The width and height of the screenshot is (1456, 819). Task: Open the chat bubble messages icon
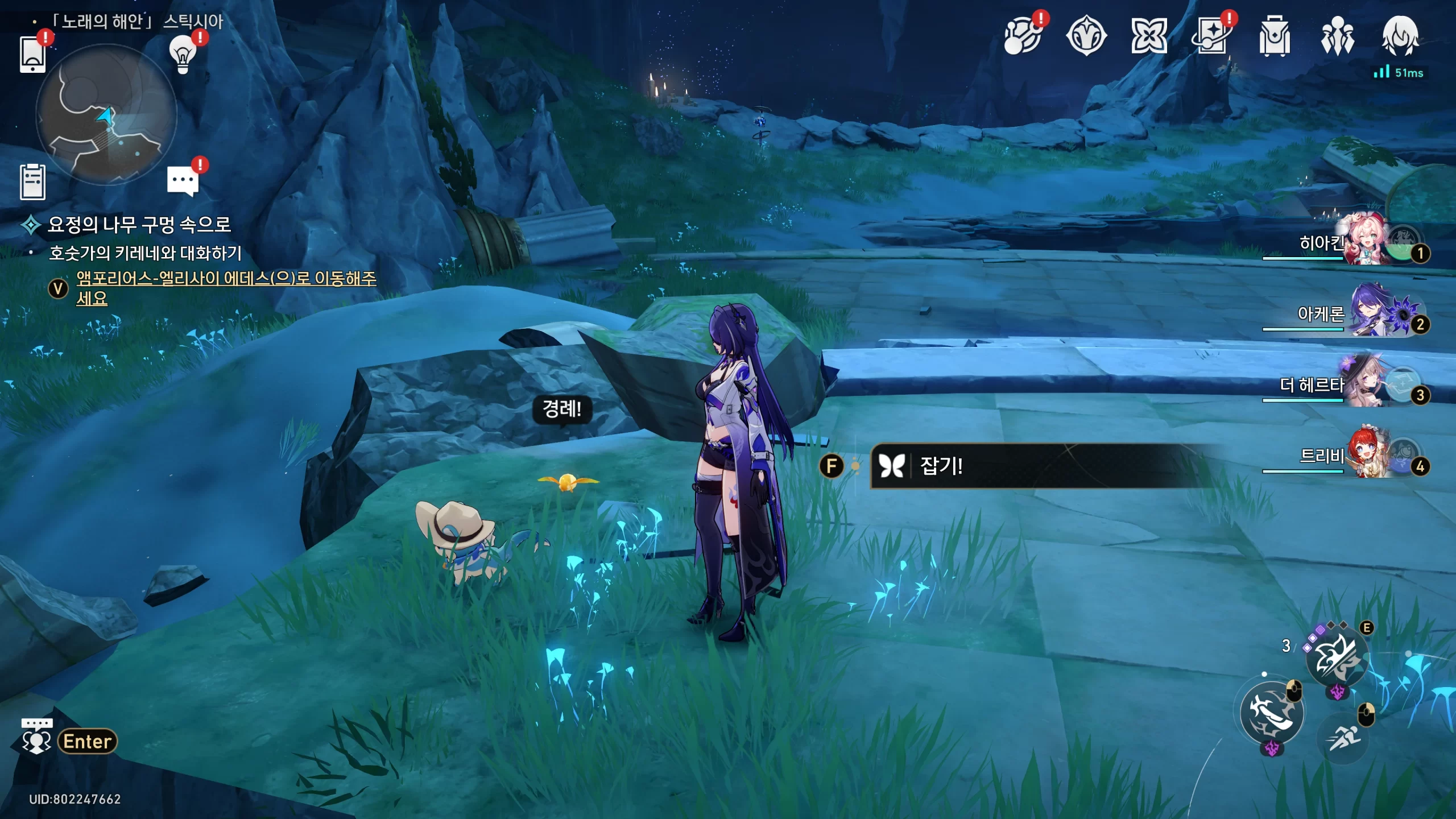click(183, 181)
